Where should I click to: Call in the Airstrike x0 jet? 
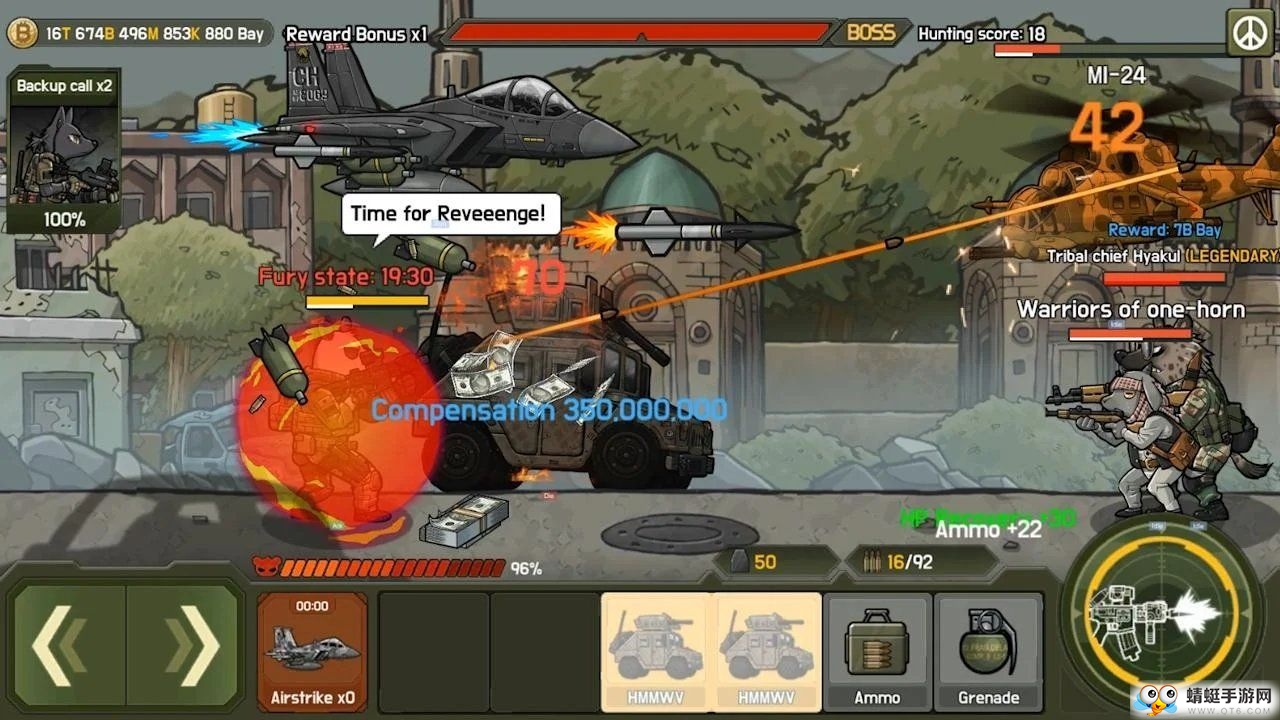tap(312, 650)
